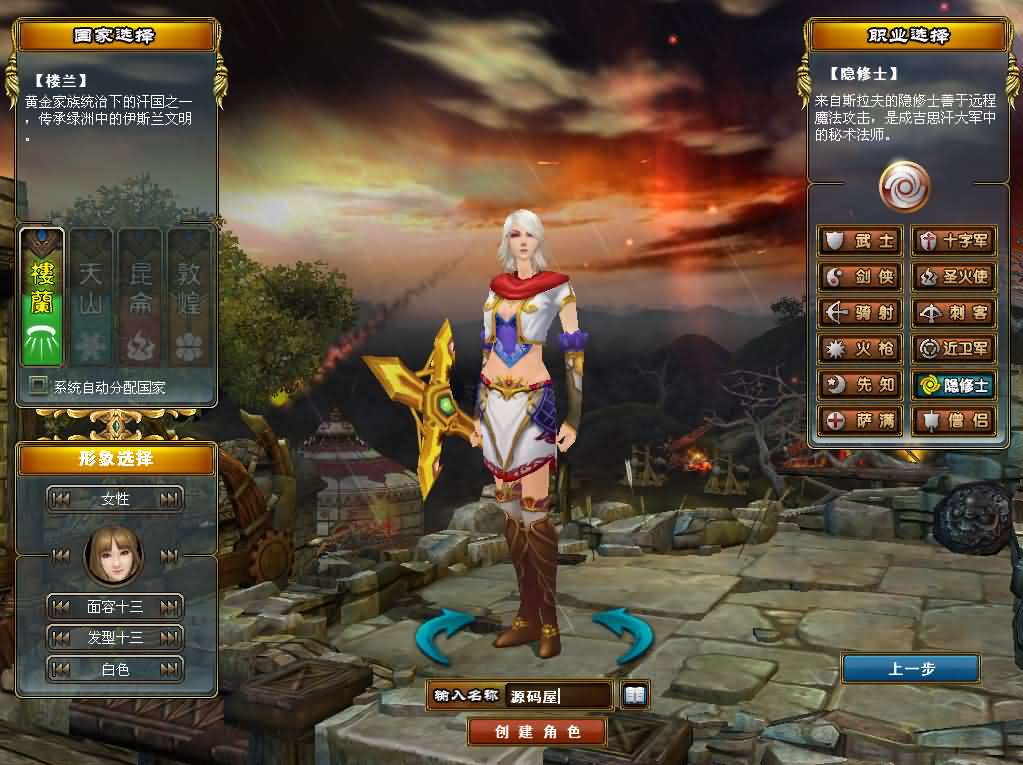
Task: Select the 圣火使 class
Action: coord(953,277)
